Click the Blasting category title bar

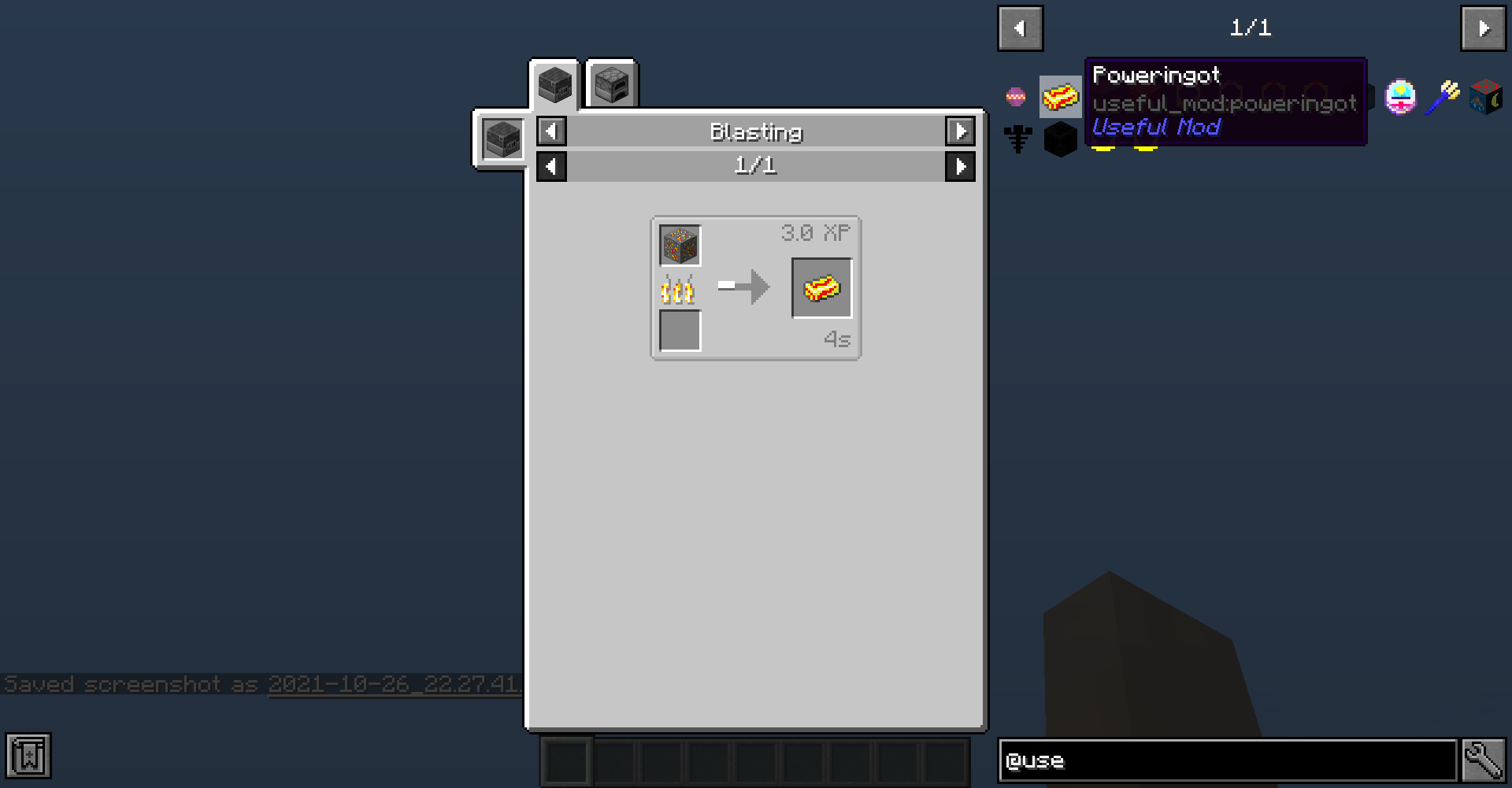pyautogui.click(x=755, y=131)
